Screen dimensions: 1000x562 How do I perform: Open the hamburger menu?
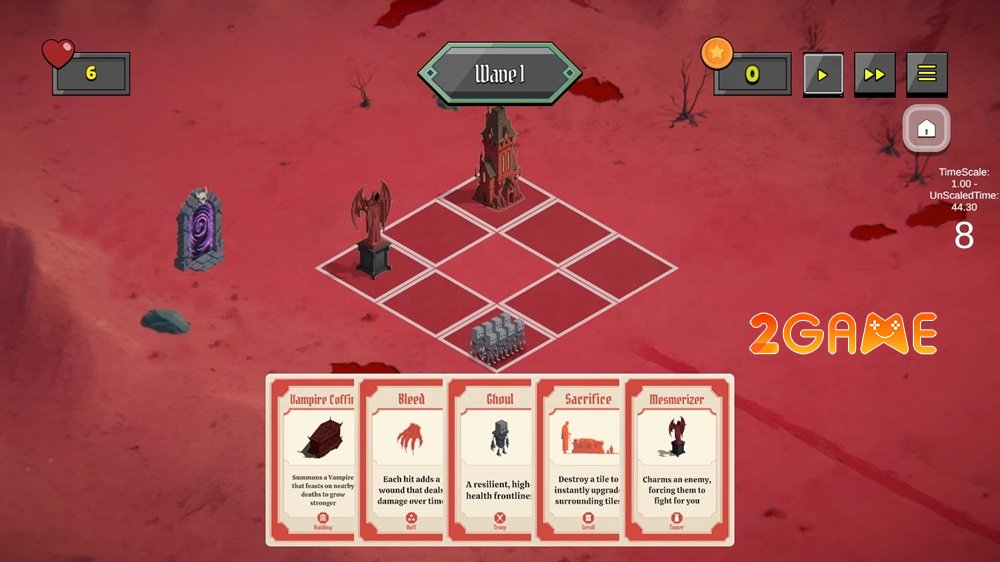click(927, 74)
